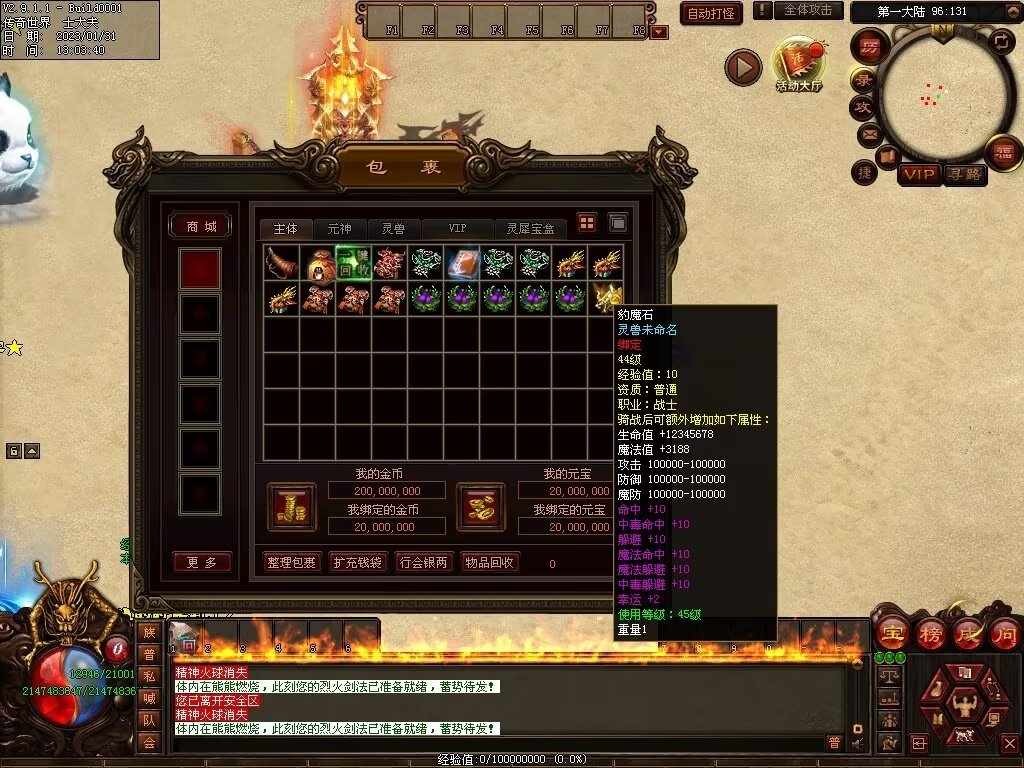This screenshot has height=768, width=1024.
Task: Open the VIP bag tab
Action: (457, 229)
